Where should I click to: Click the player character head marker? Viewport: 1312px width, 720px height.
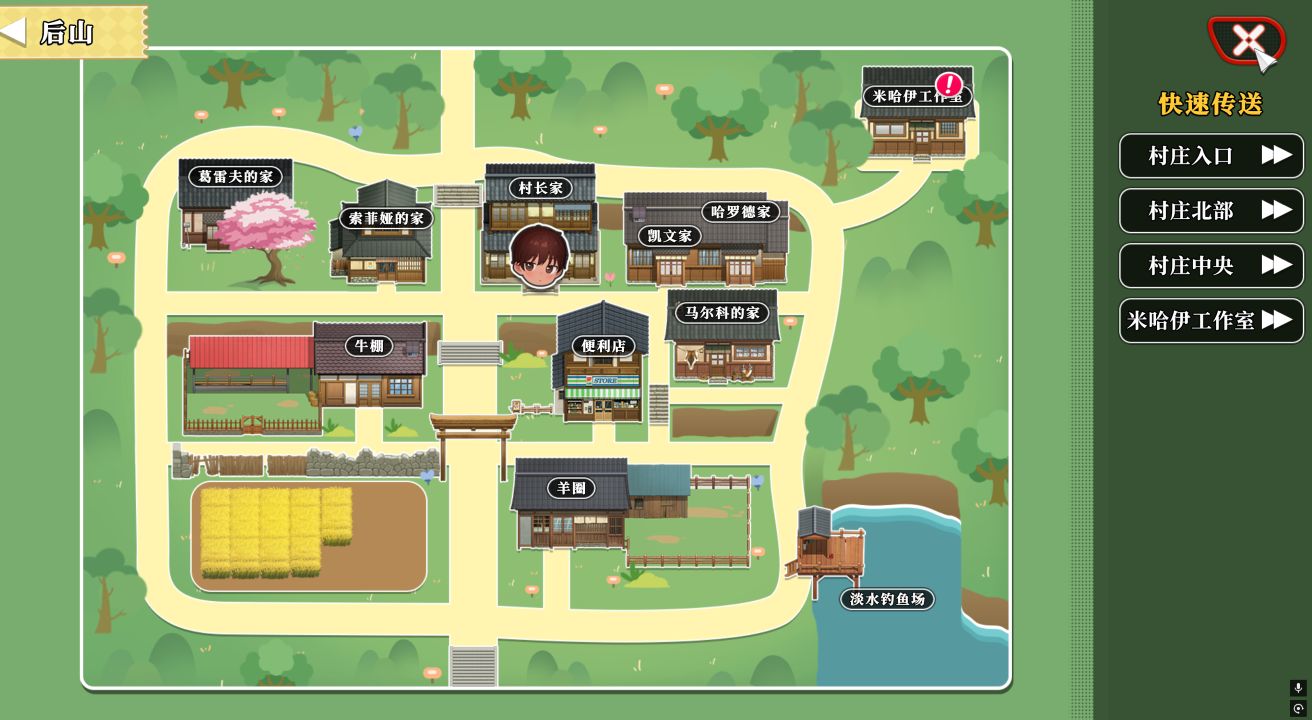tap(539, 255)
